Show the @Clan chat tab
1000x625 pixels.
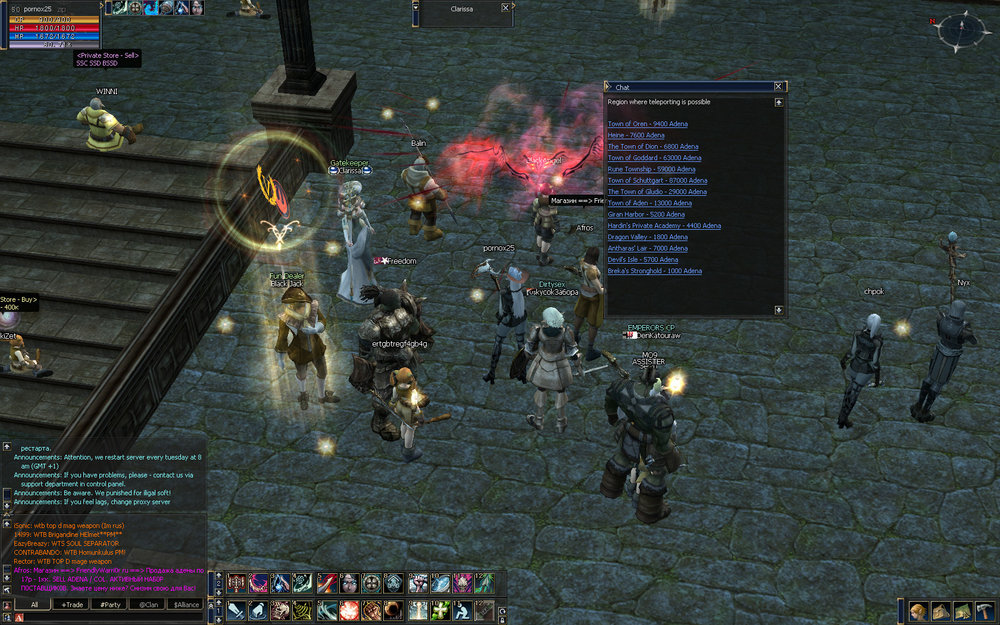[147, 605]
